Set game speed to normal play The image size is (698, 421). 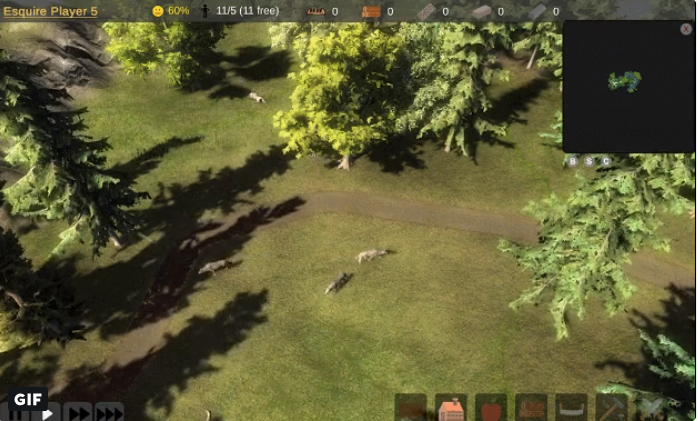(47, 413)
